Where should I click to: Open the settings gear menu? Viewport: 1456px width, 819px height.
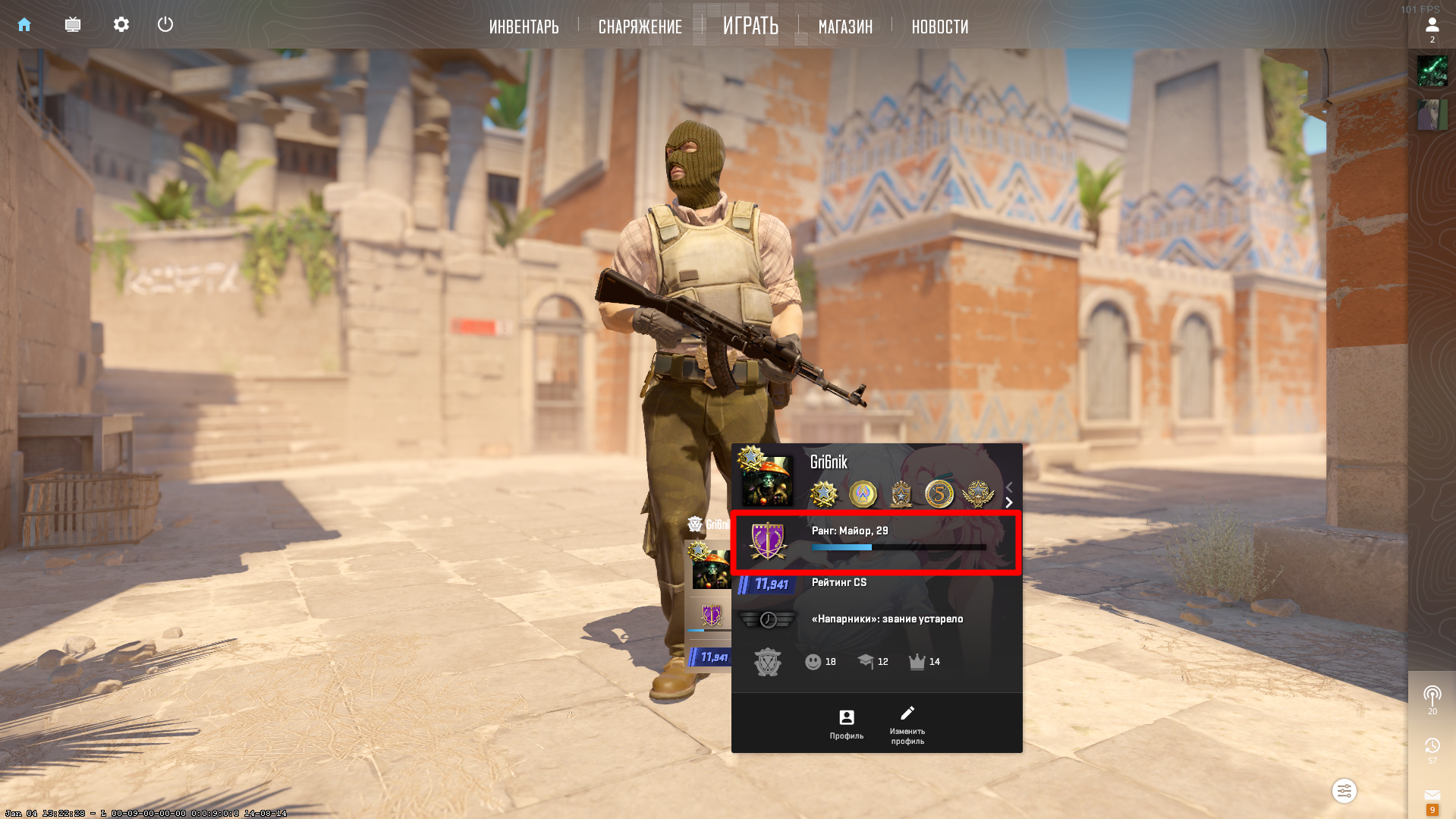point(121,25)
